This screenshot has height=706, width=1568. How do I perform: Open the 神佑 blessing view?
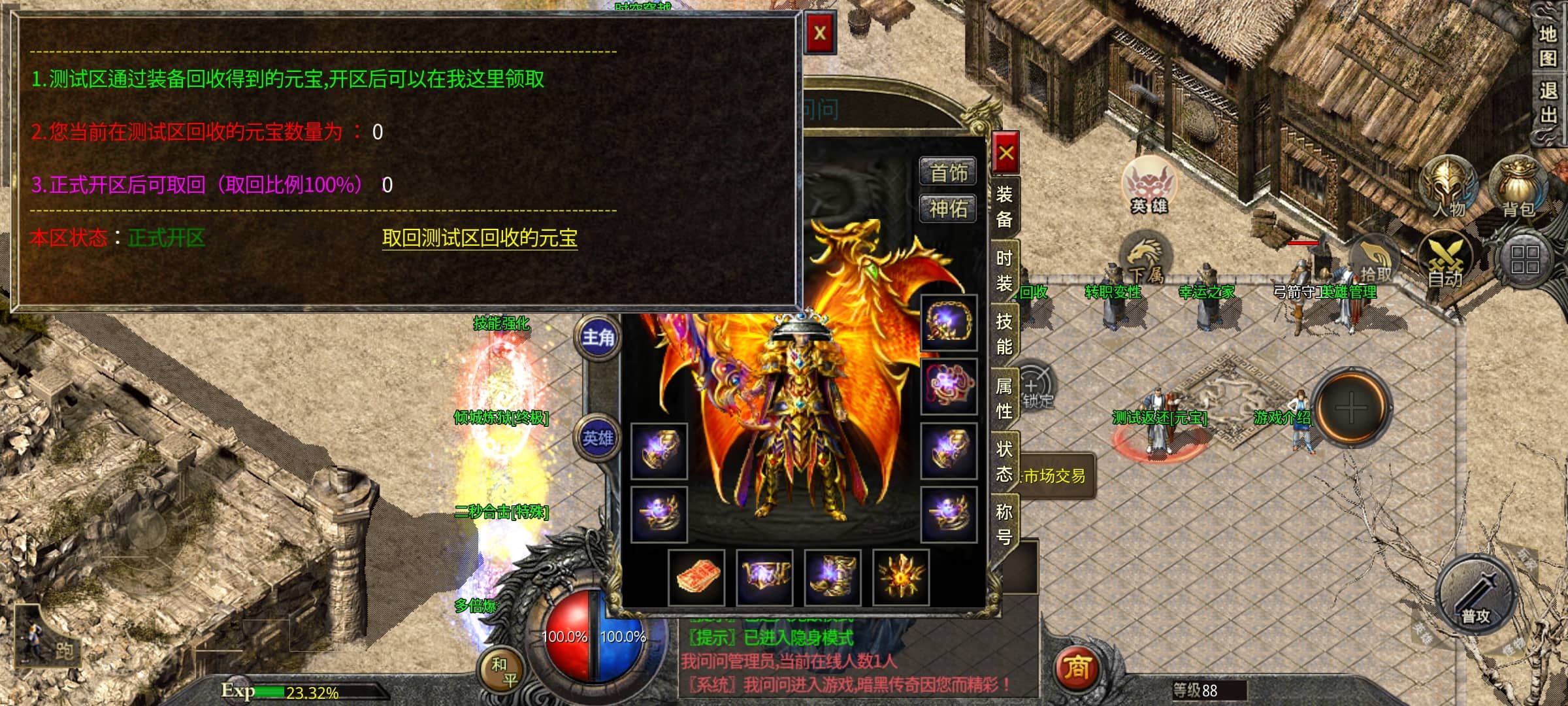coord(948,209)
